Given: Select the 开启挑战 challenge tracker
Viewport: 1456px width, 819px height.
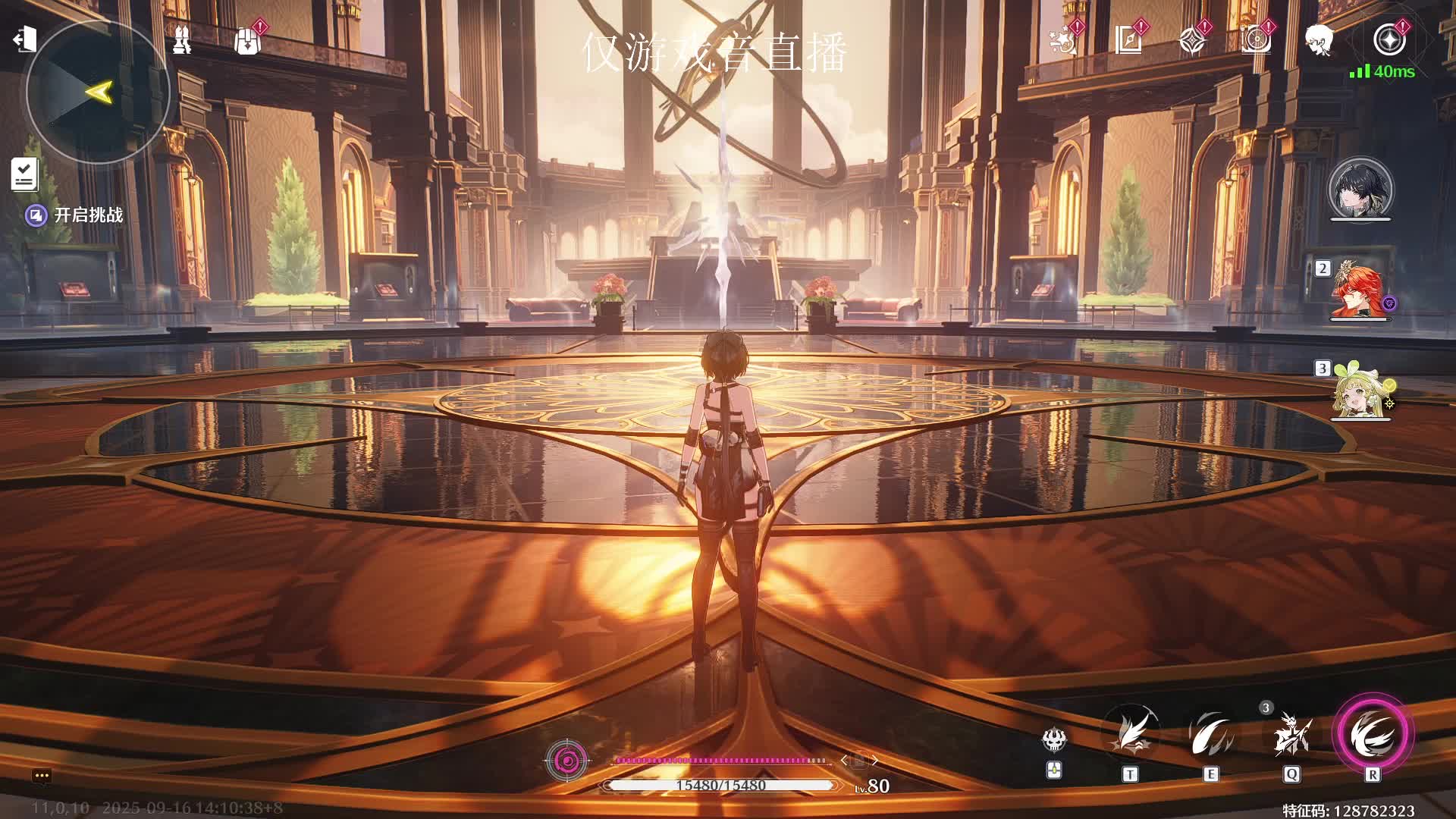Looking at the screenshot, I should pos(76,215).
